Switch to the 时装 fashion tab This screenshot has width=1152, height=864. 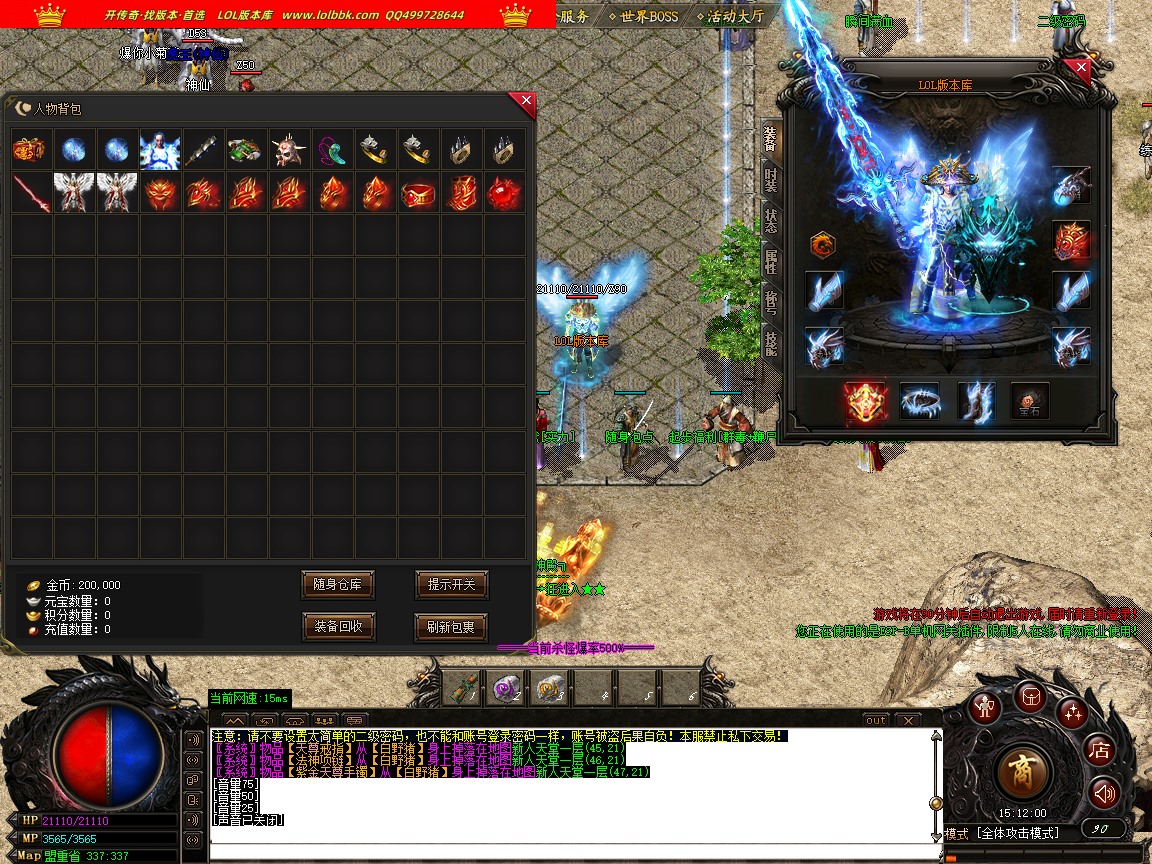[x=770, y=179]
